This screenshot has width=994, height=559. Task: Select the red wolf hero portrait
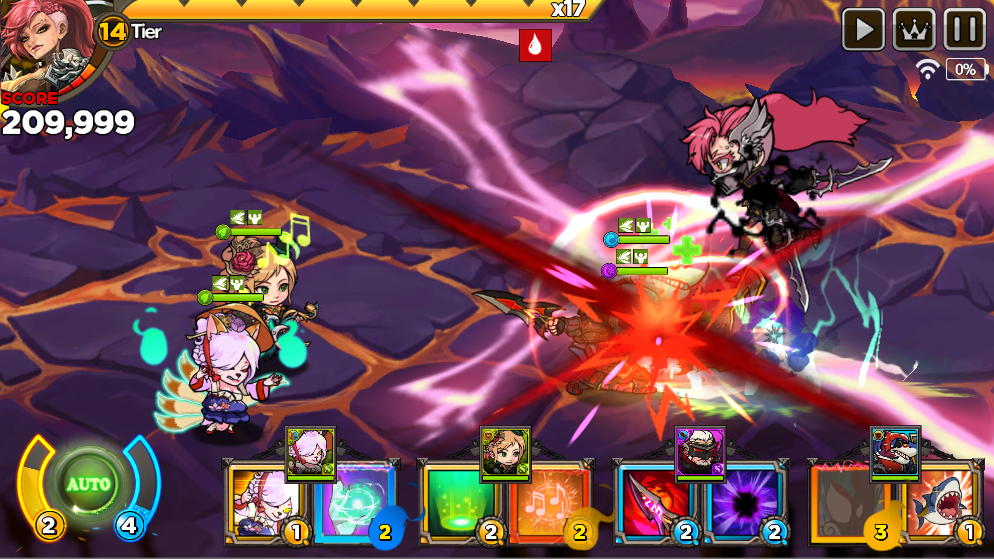895,450
